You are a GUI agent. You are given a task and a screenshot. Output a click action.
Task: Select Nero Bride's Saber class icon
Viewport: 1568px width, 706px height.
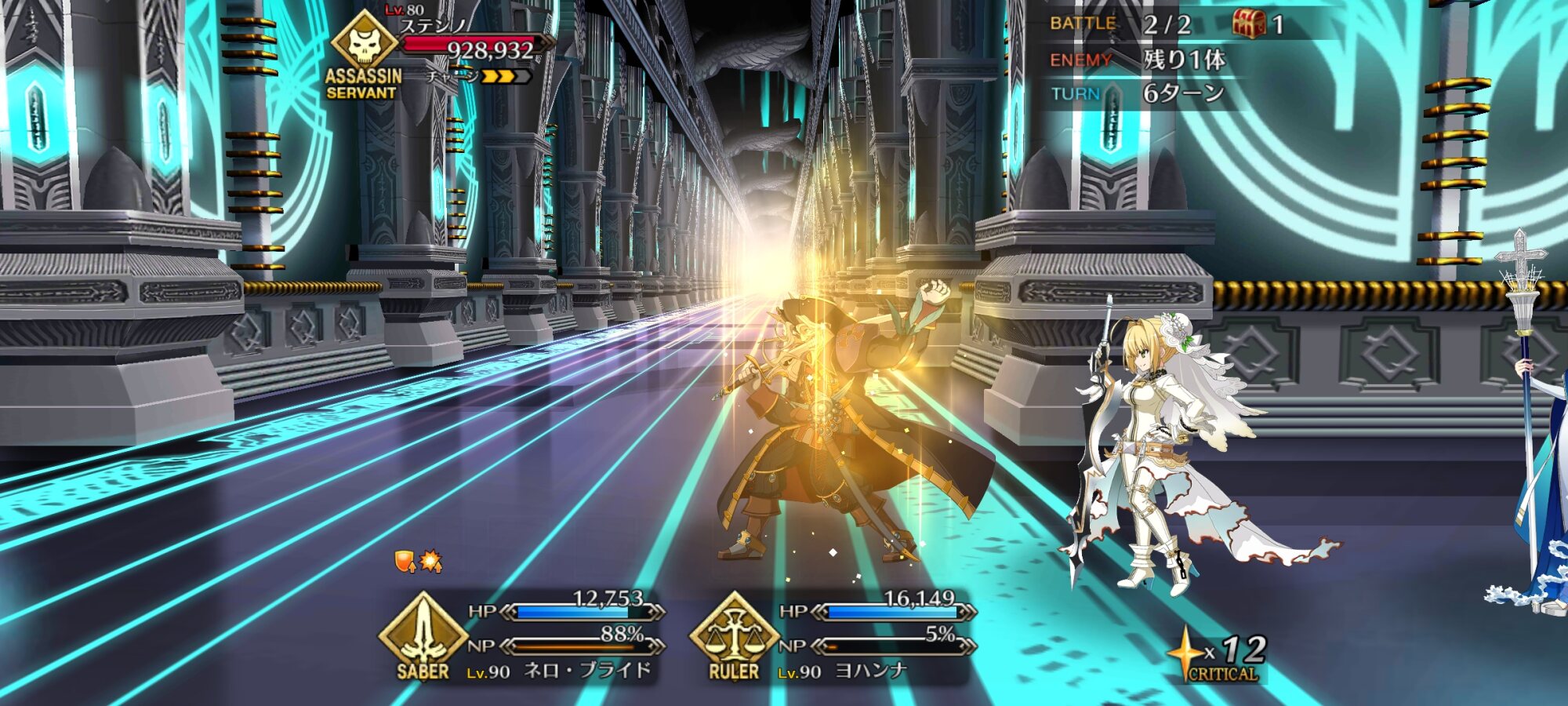(x=423, y=633)
